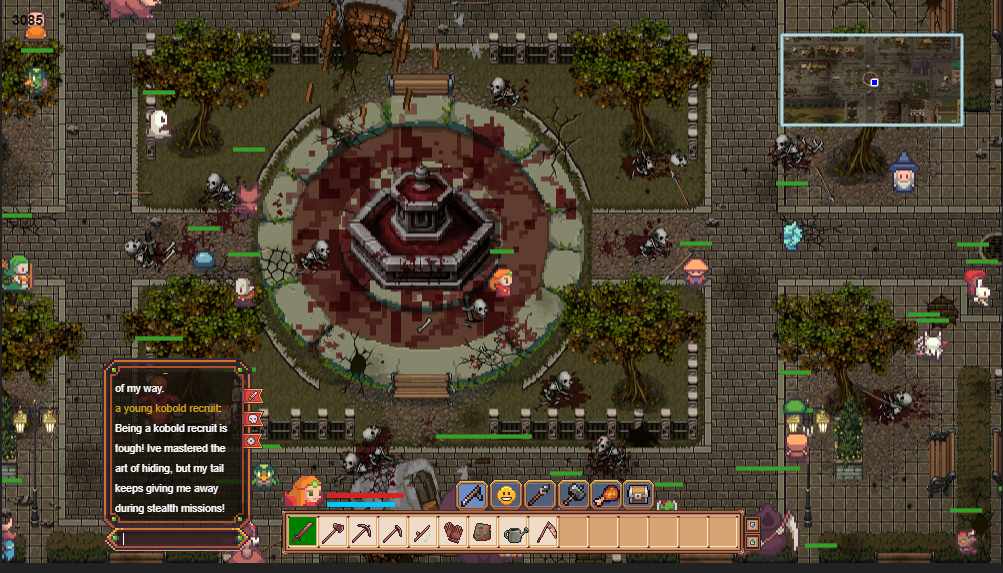Screen dimensions: 1003x573
Task: Click the hotbar's upper page arrow
Action: pos(752,522)
